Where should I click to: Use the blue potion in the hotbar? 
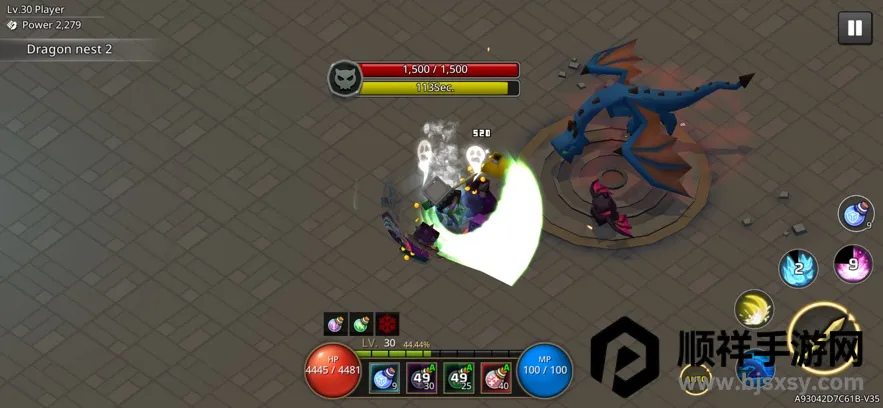385,377
